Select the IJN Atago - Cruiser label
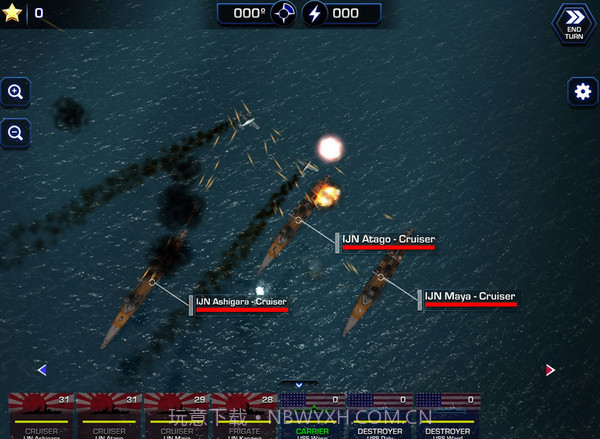 pos(388,240)
